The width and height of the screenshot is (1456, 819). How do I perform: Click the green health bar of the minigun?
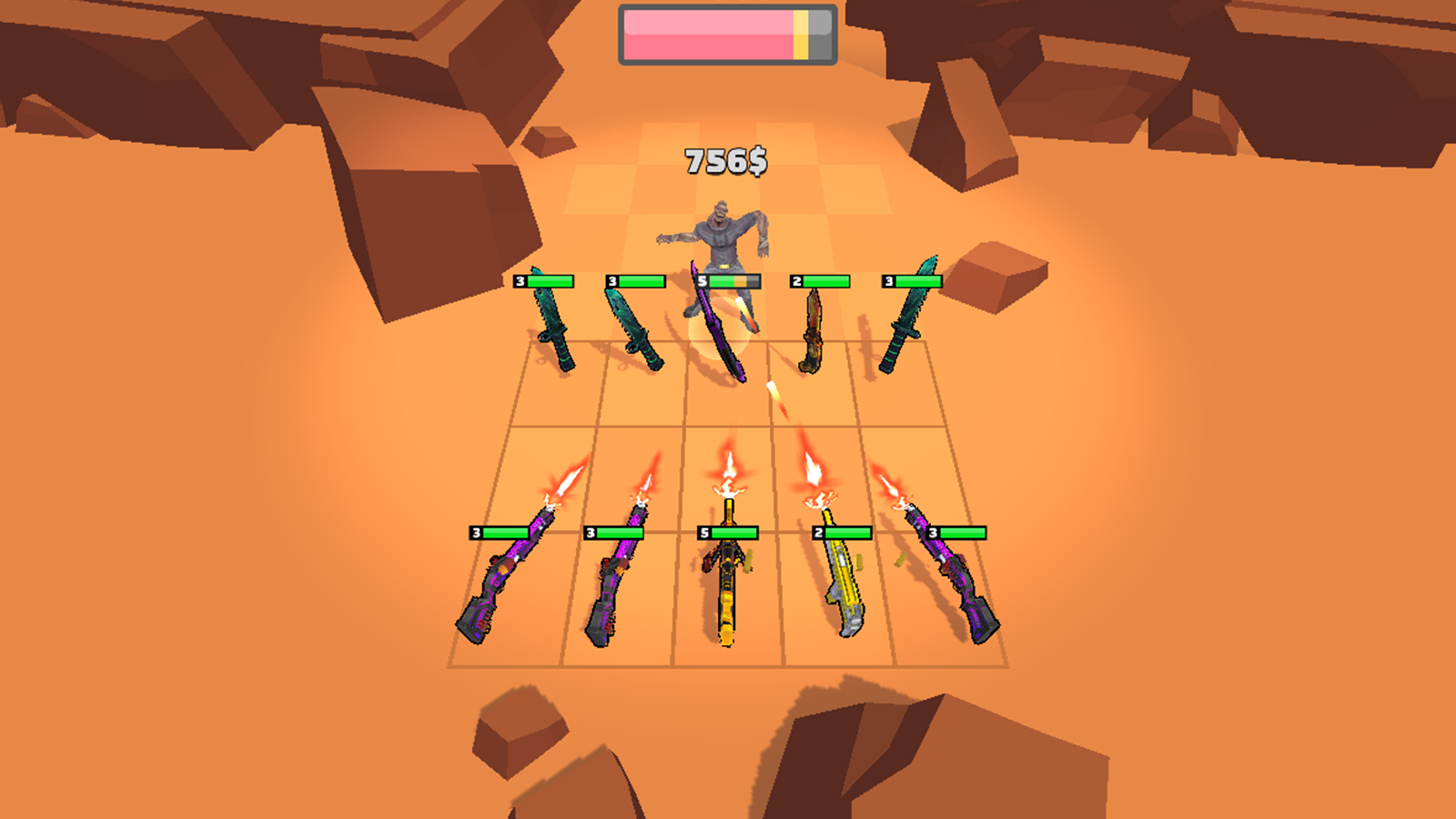pos(733,532)
